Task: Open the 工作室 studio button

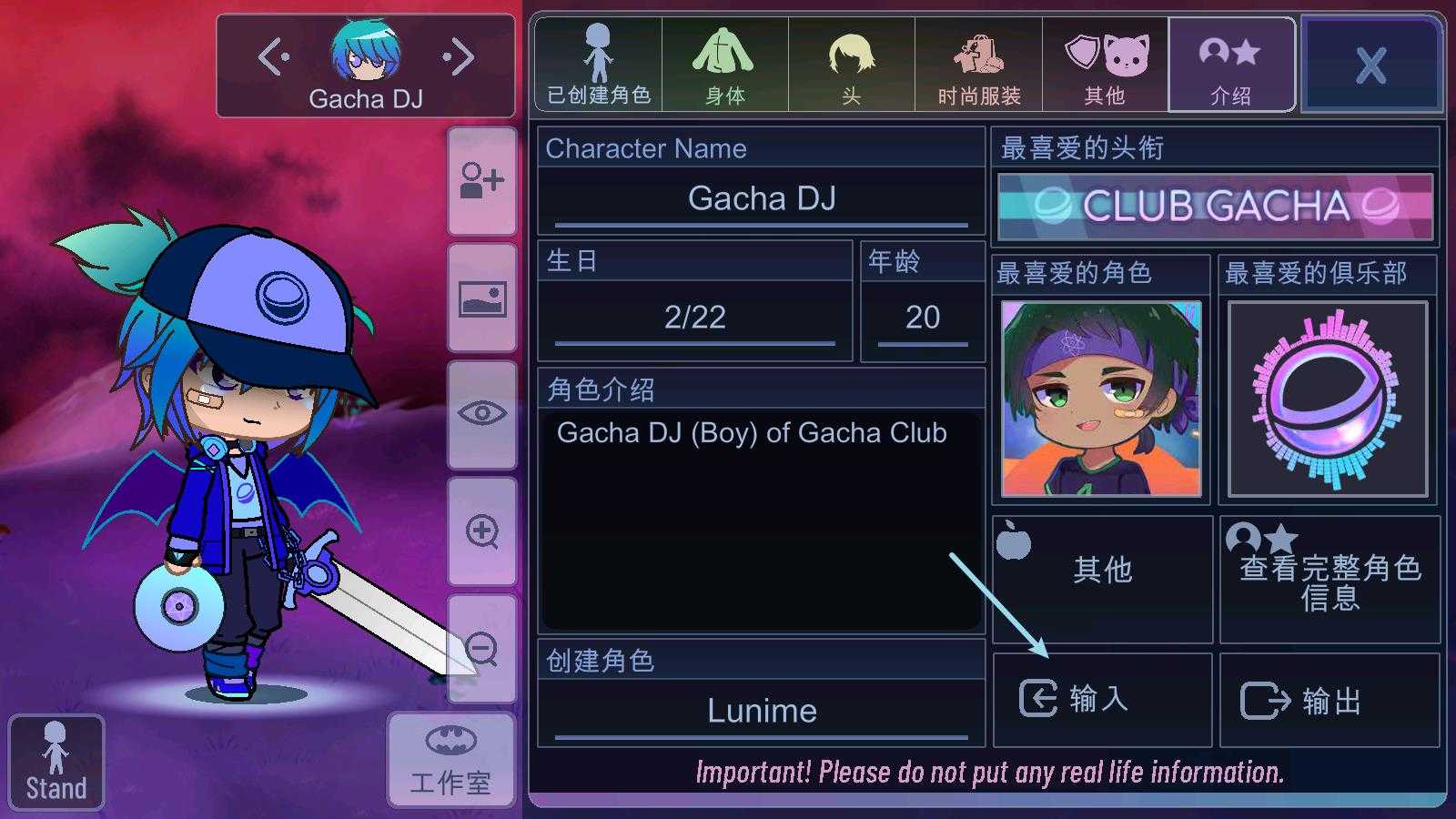Action: coord(450,761)
